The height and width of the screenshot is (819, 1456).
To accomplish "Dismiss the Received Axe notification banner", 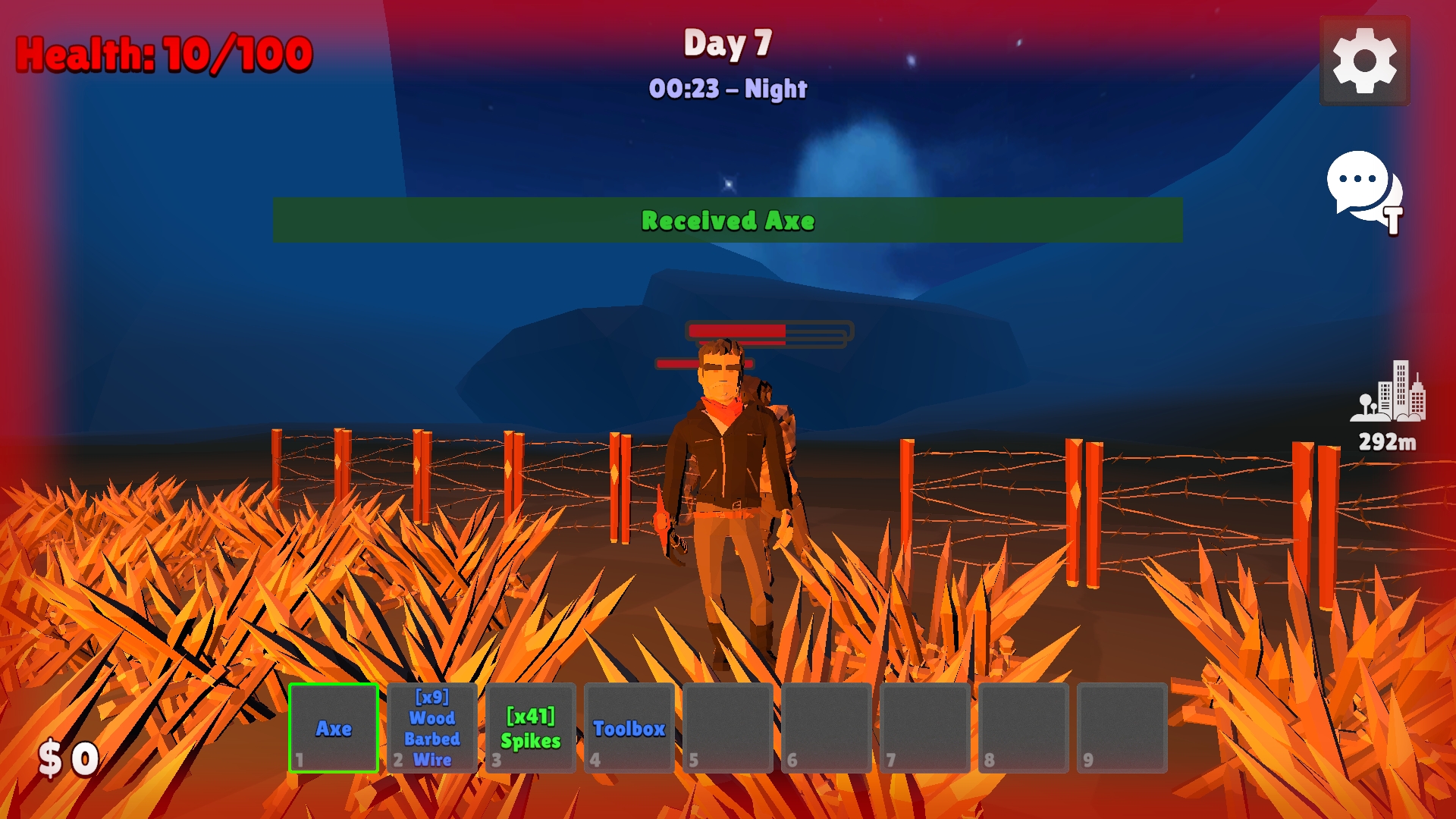I will (x=728, y=221).
